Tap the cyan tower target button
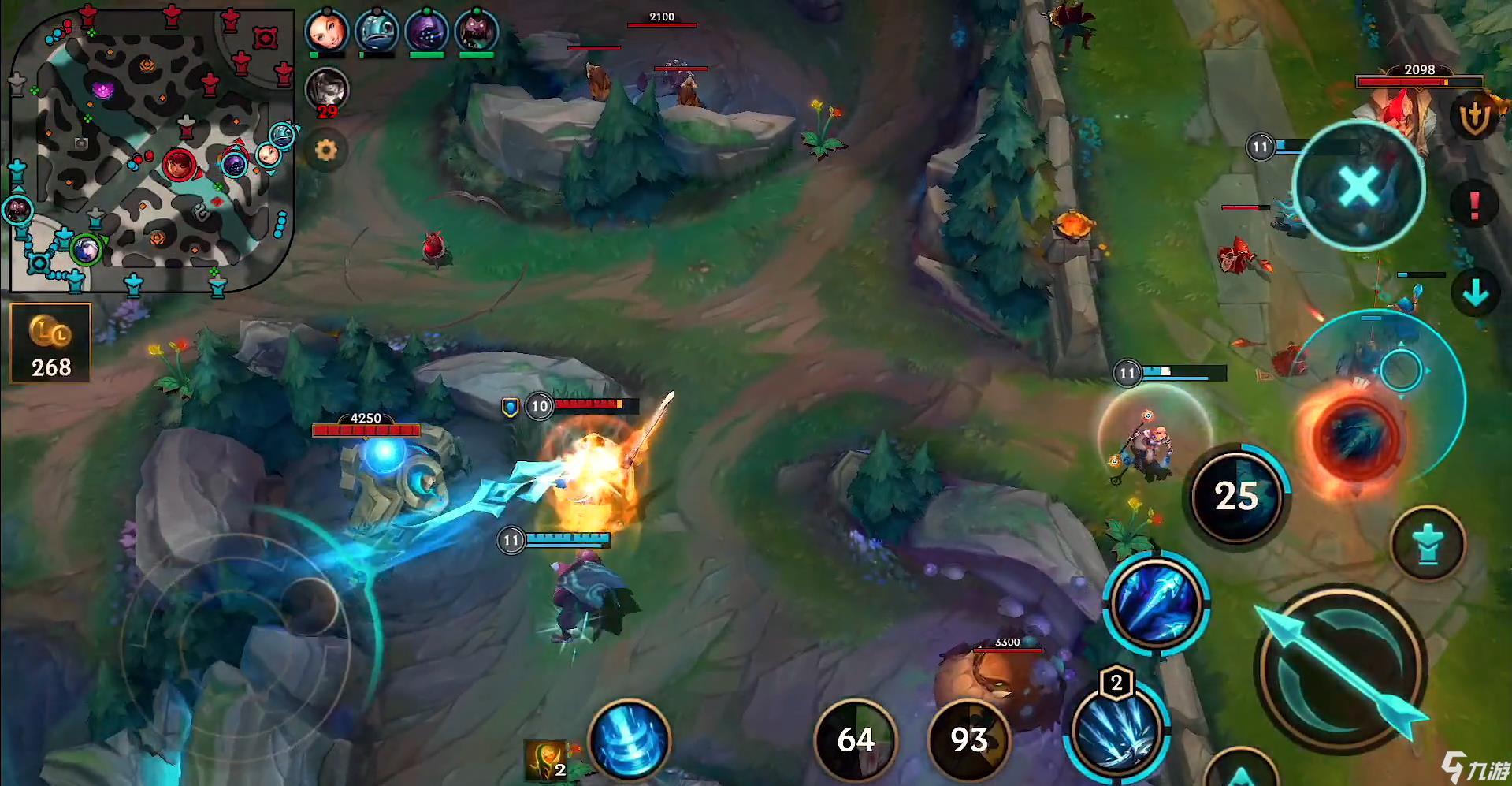This screenshot has height=786, width=1512. 1427,545
